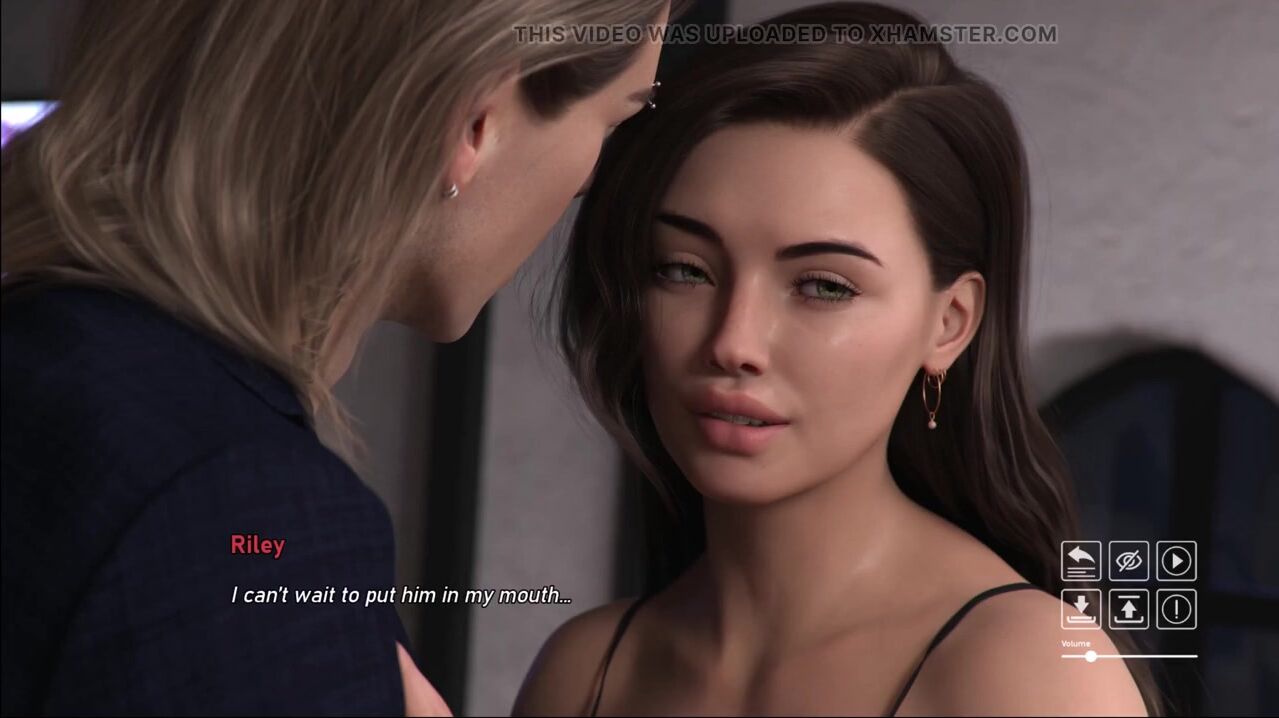Hide the interface with the crossed-eye icon
1279x718 pixels.
1129,561
